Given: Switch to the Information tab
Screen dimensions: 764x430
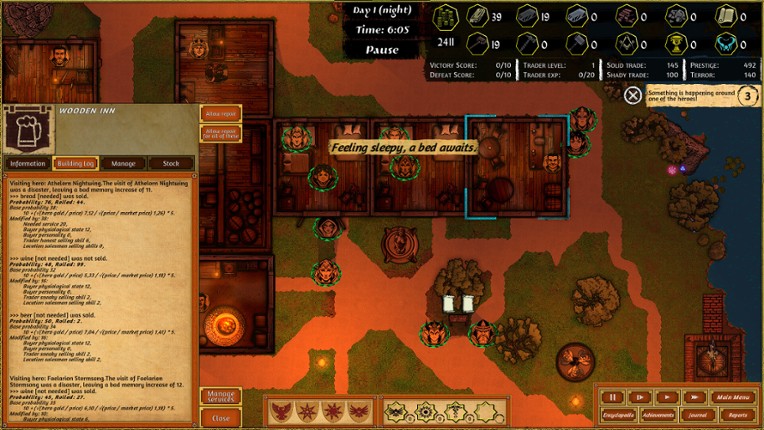Looking at the screenshot, I should coord(27,163).
